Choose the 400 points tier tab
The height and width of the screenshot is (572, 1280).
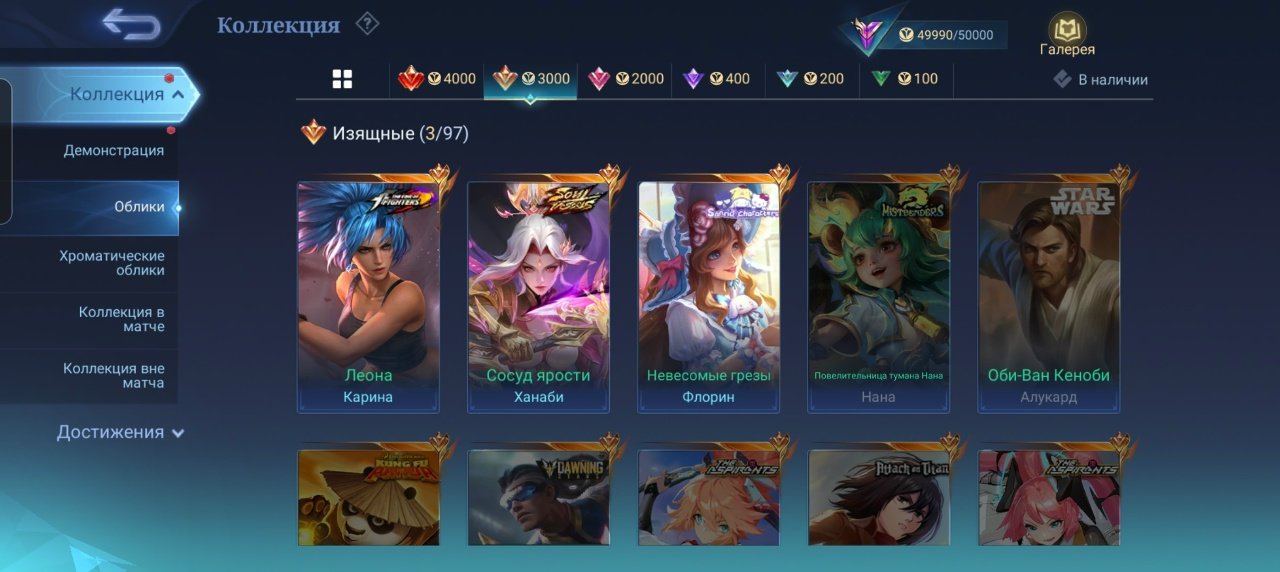[x=716, y=79]
